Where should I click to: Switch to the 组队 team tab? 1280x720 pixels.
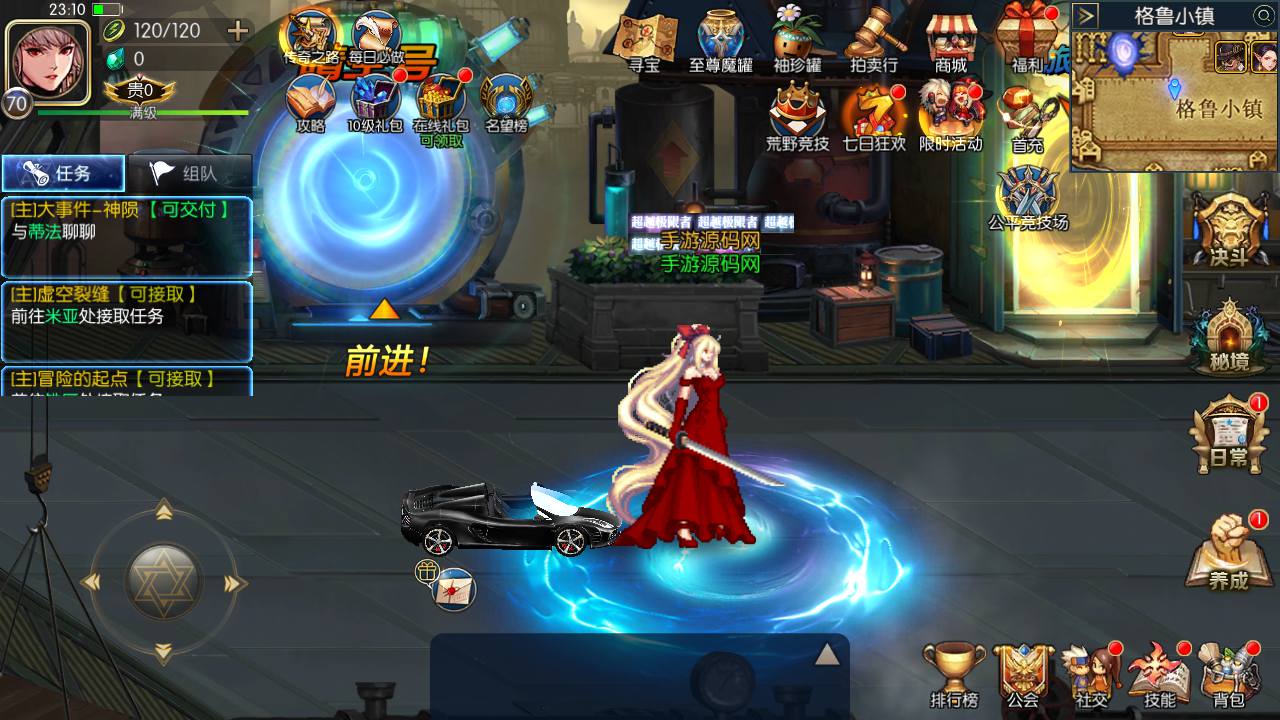(189, 173)
